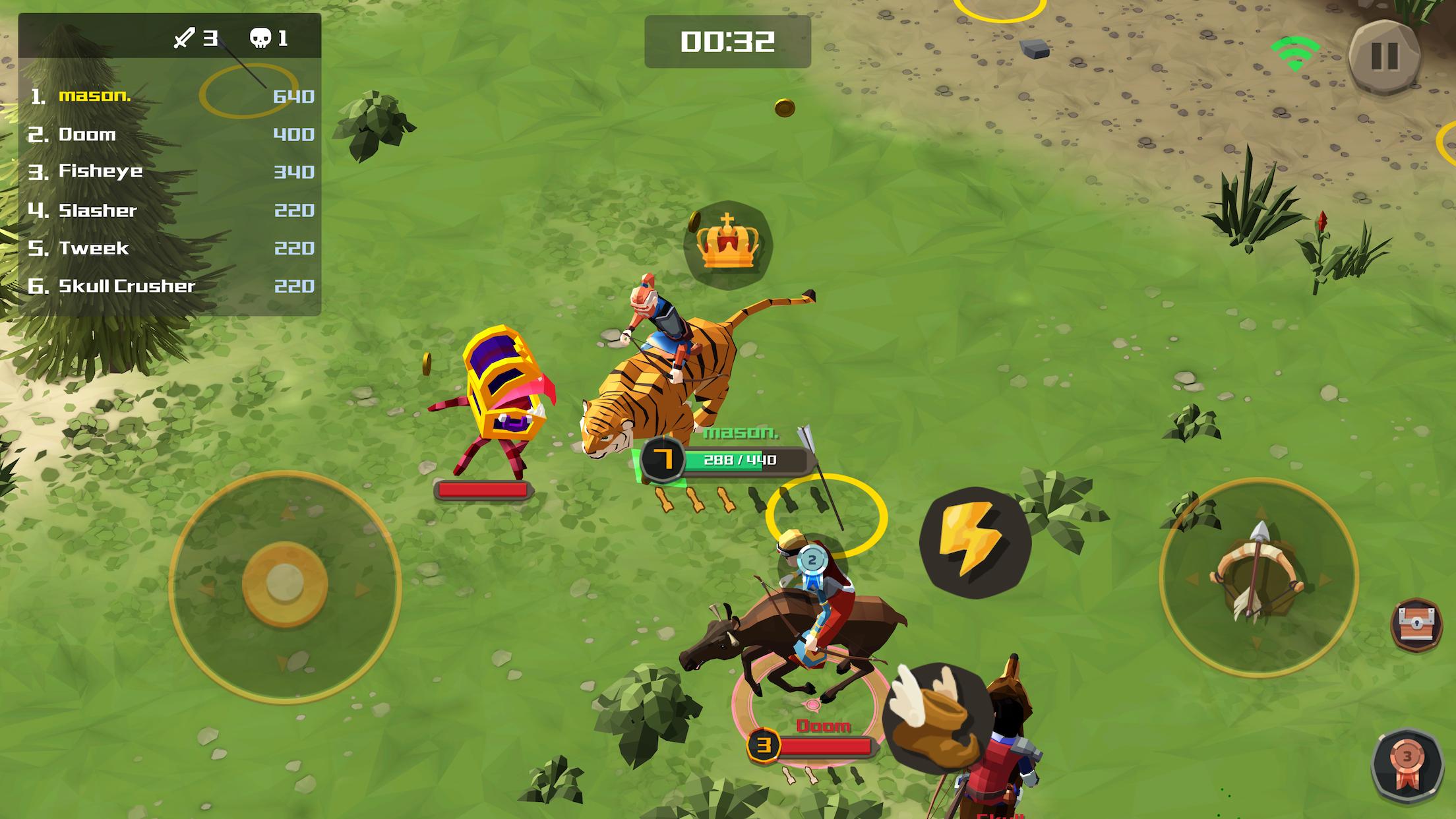Select Skull Crusher's leaderboard entry

coord(170,286)
